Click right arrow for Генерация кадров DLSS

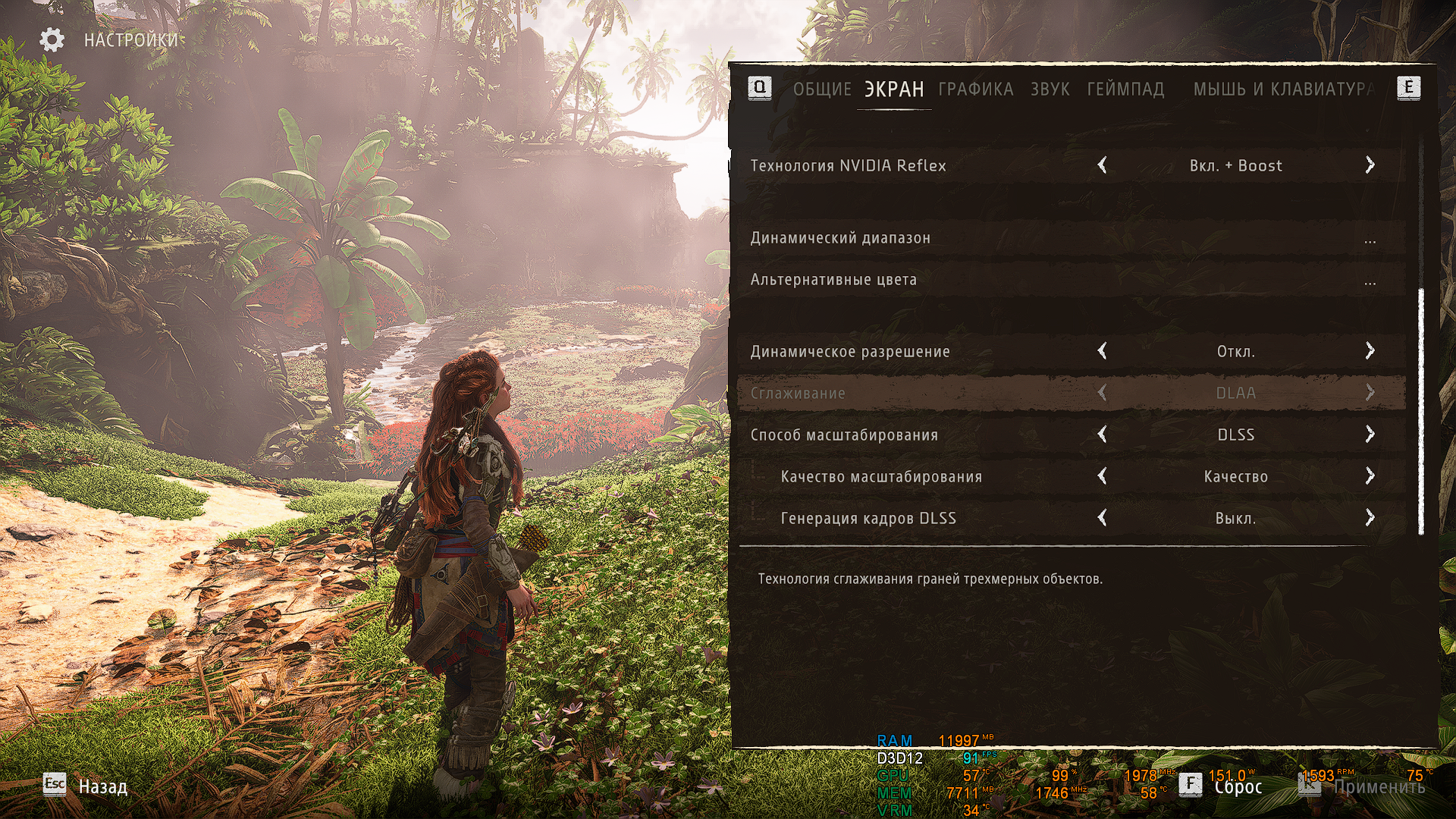pos(1370,518)
